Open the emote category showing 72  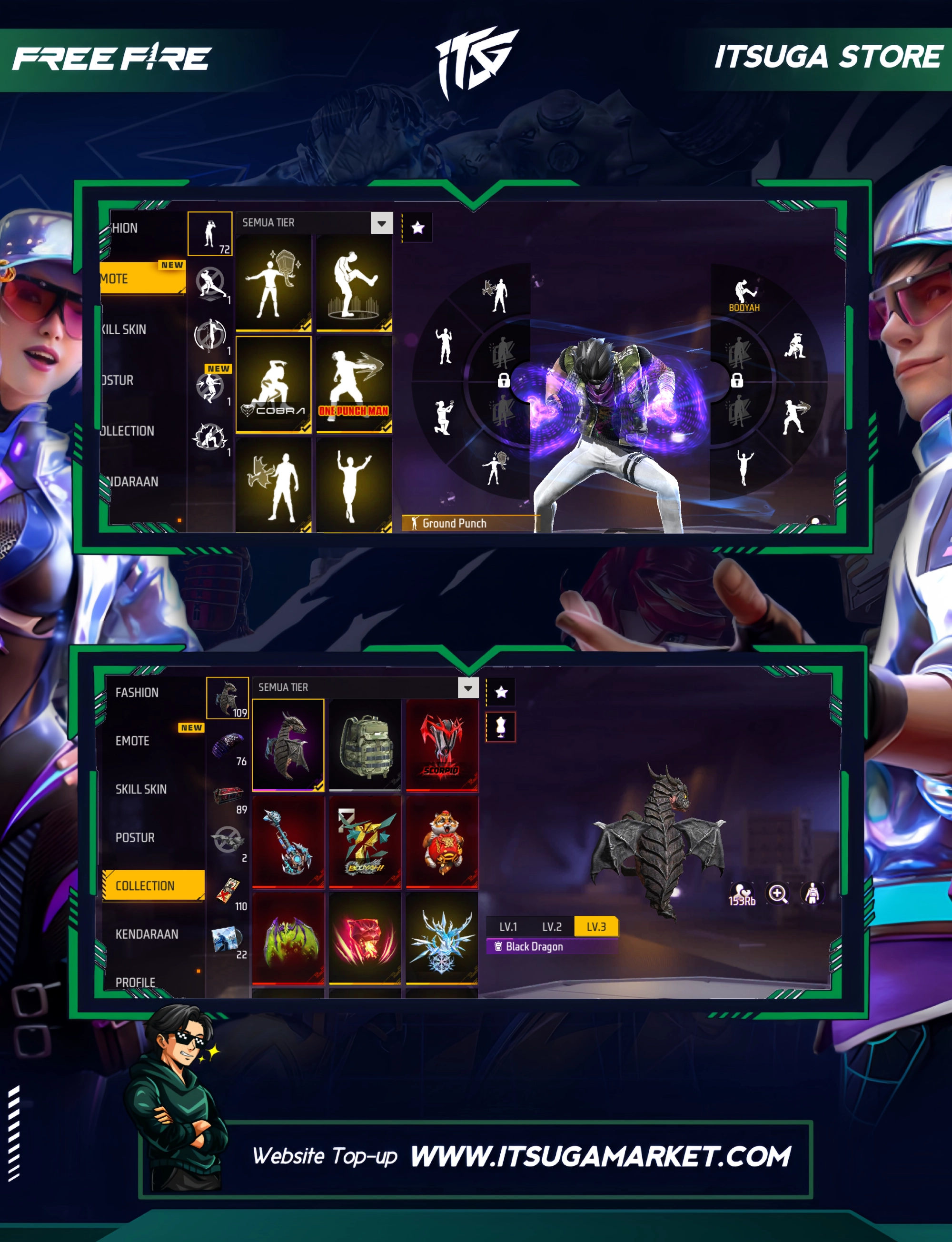(x=209, y=233)
